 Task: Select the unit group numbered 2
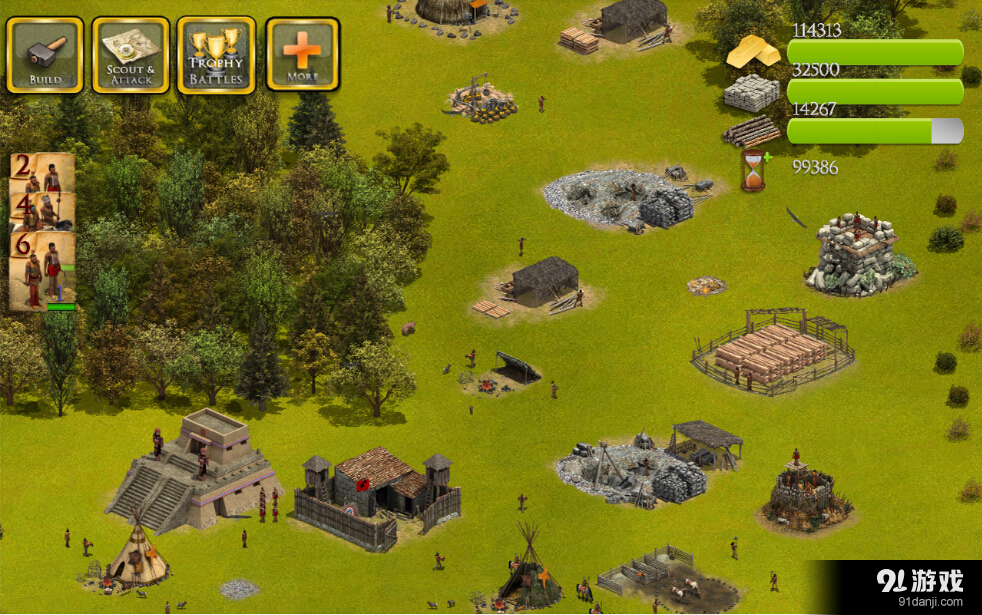click(42, 172)
